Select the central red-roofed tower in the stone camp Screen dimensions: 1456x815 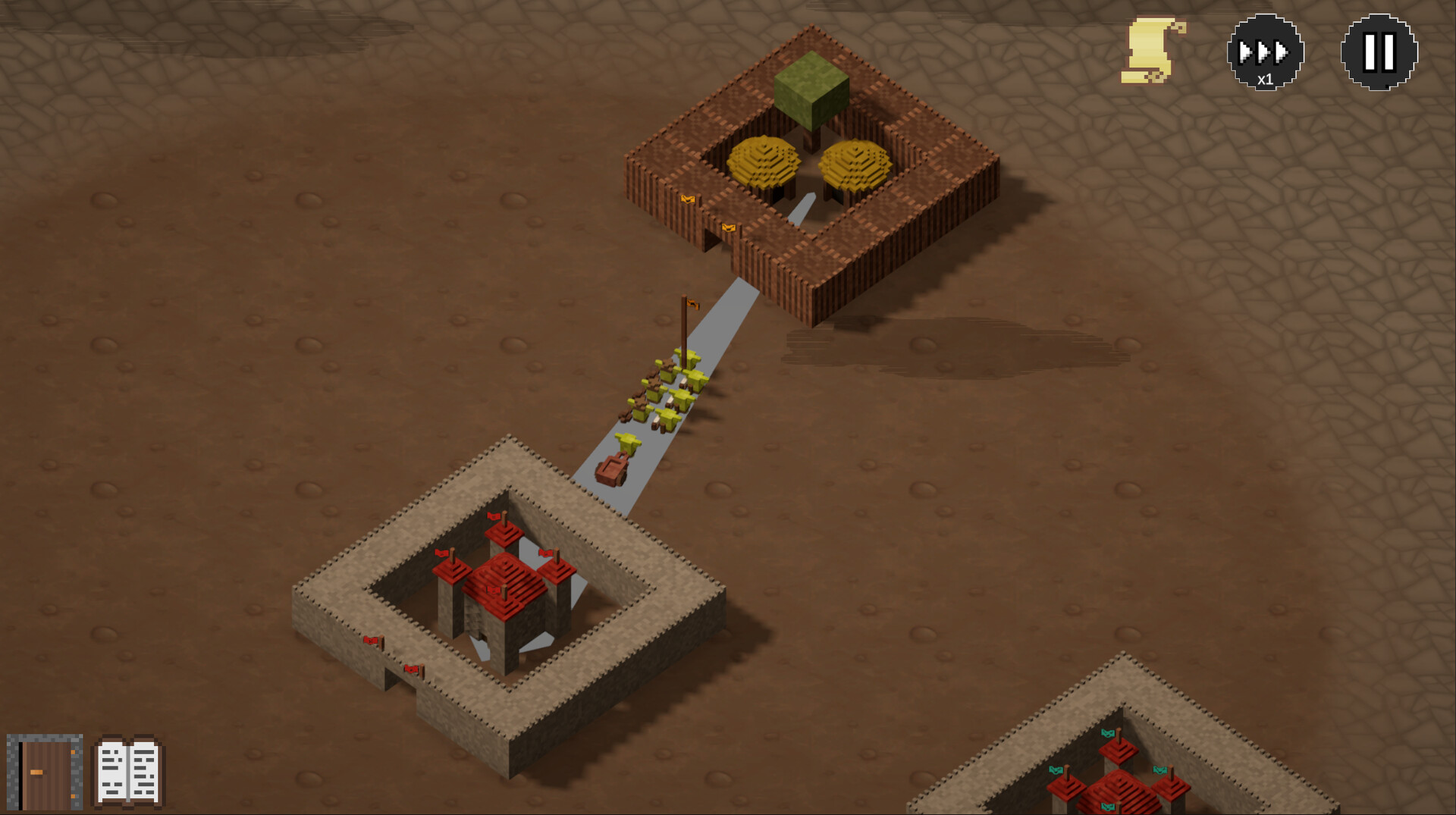504,584
